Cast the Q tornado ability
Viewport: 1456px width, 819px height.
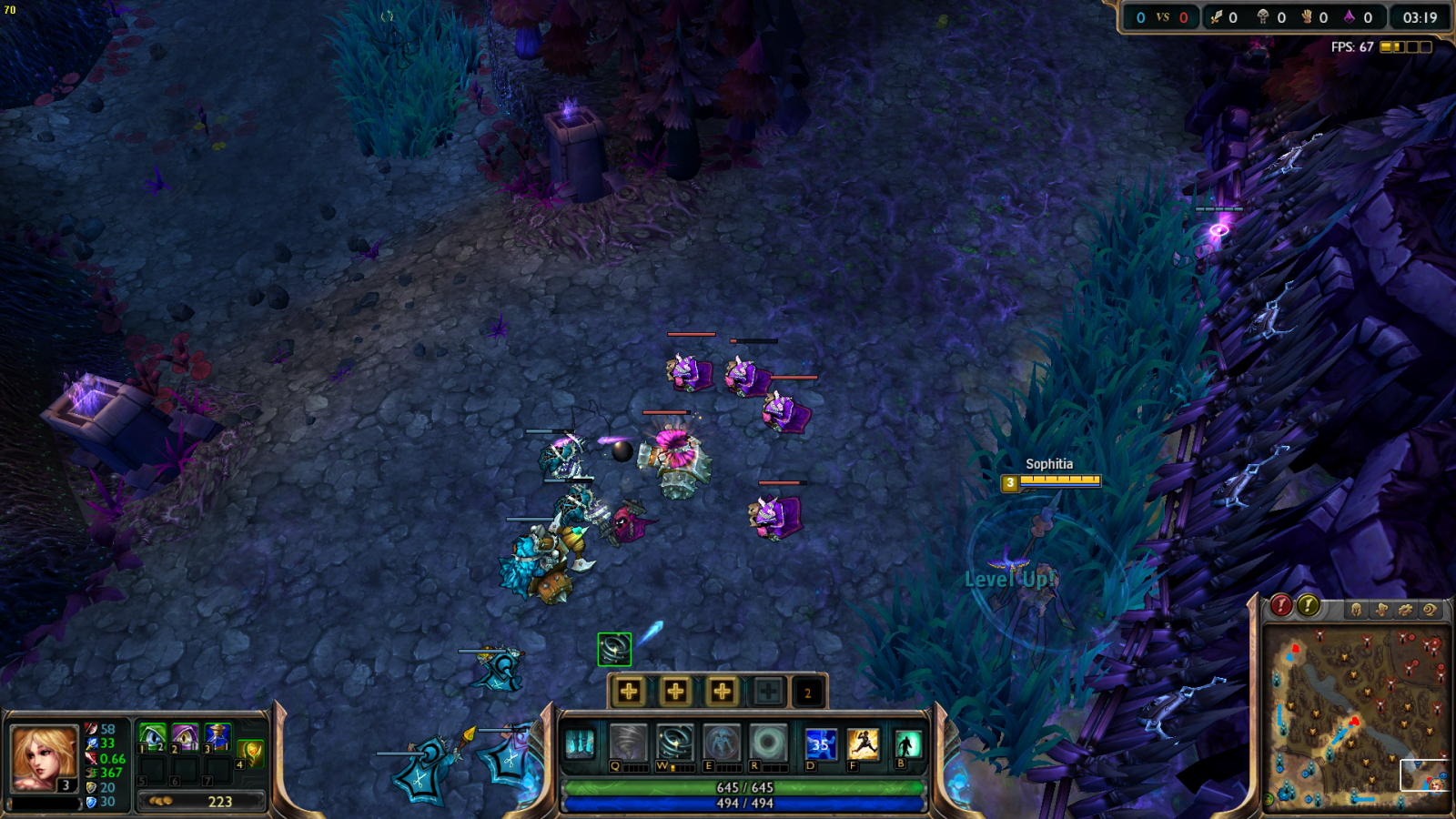click(628, 743)
